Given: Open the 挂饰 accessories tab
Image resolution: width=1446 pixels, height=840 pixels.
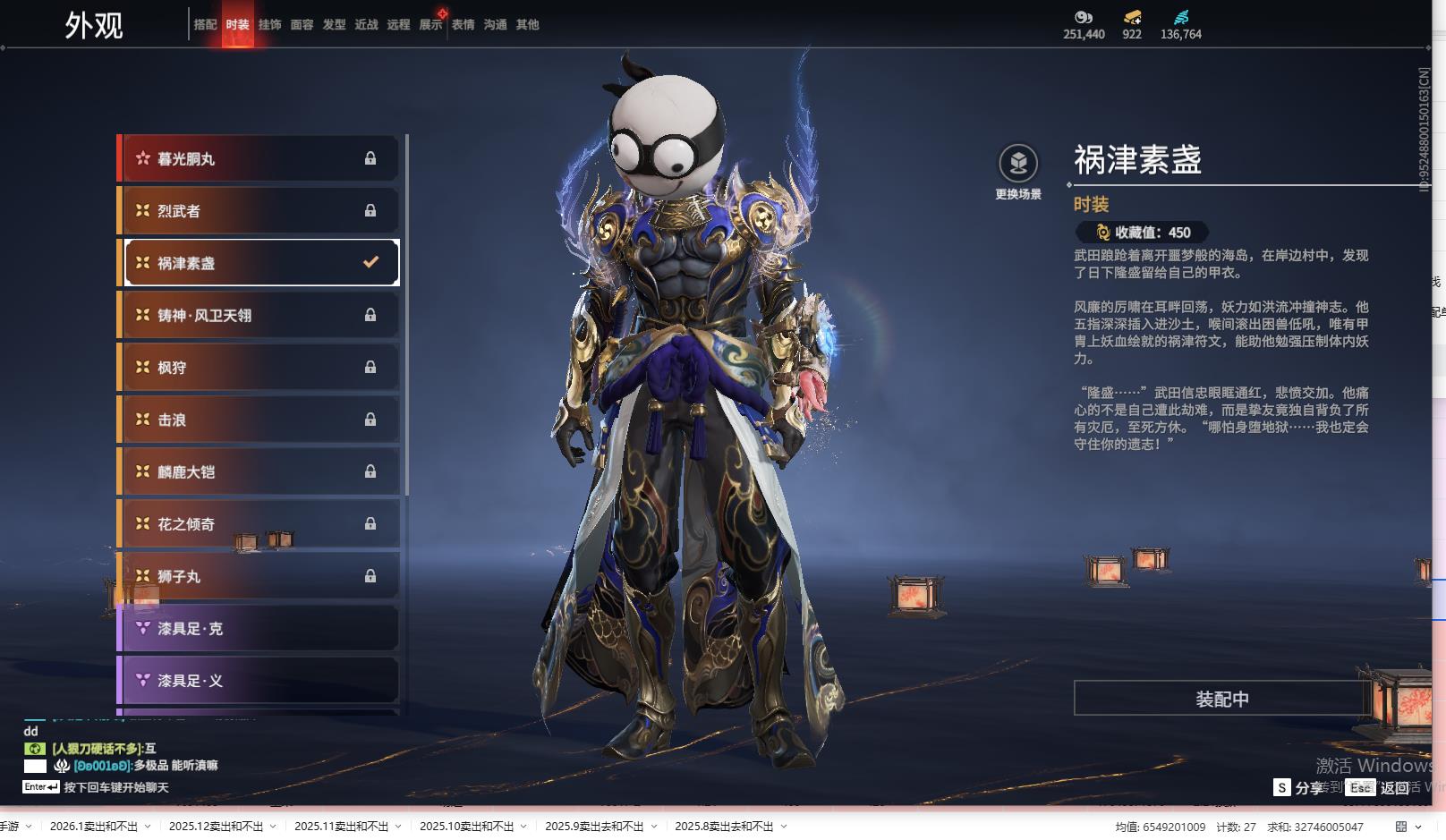Looking at the screenshot, I should click(x=269, y=25).
